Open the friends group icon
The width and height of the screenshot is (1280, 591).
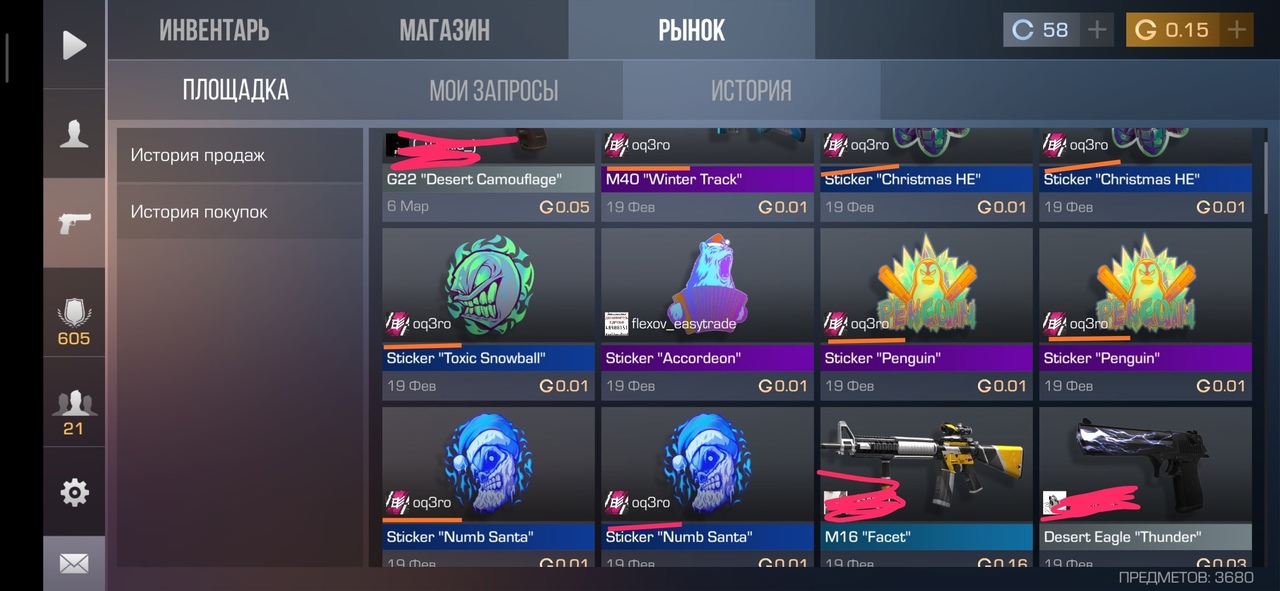pos(74,410)
